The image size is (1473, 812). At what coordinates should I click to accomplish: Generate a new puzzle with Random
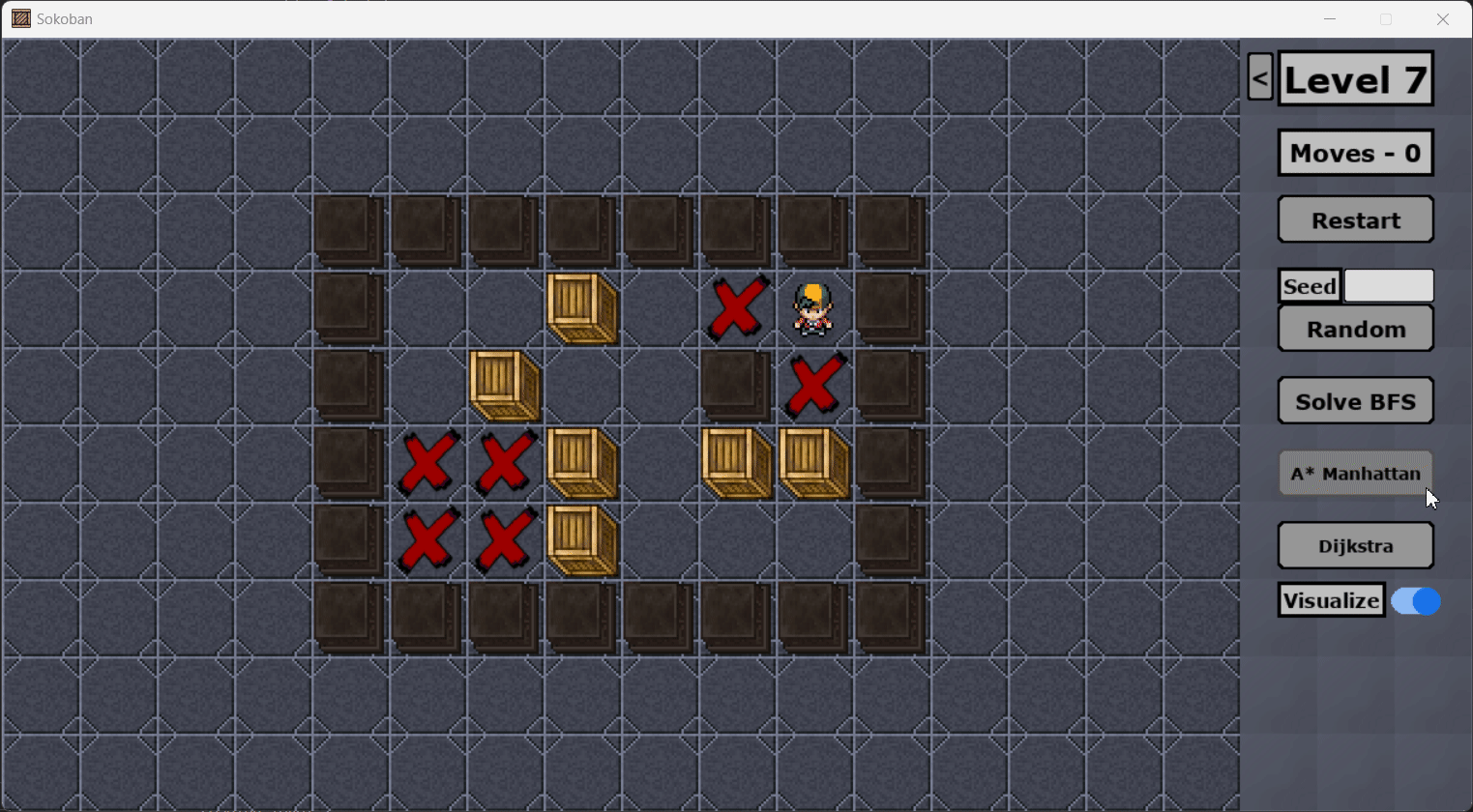[x=1354, y=328]
